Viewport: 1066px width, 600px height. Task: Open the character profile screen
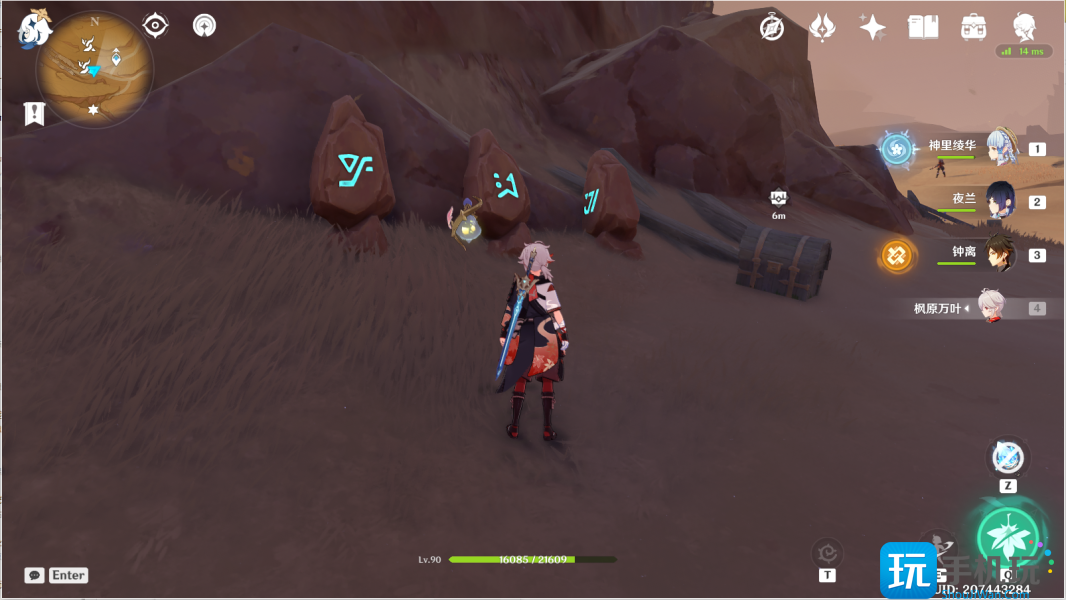[x=1023, y=28]
